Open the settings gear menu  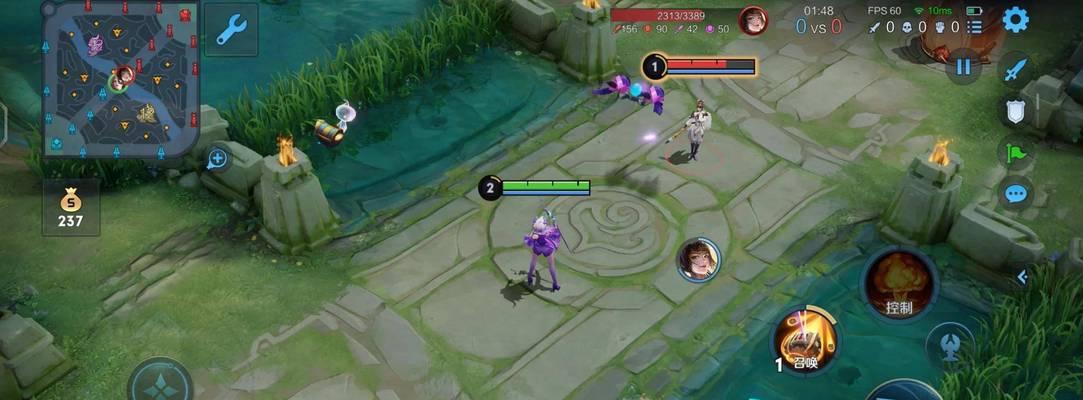[1016, 19]
